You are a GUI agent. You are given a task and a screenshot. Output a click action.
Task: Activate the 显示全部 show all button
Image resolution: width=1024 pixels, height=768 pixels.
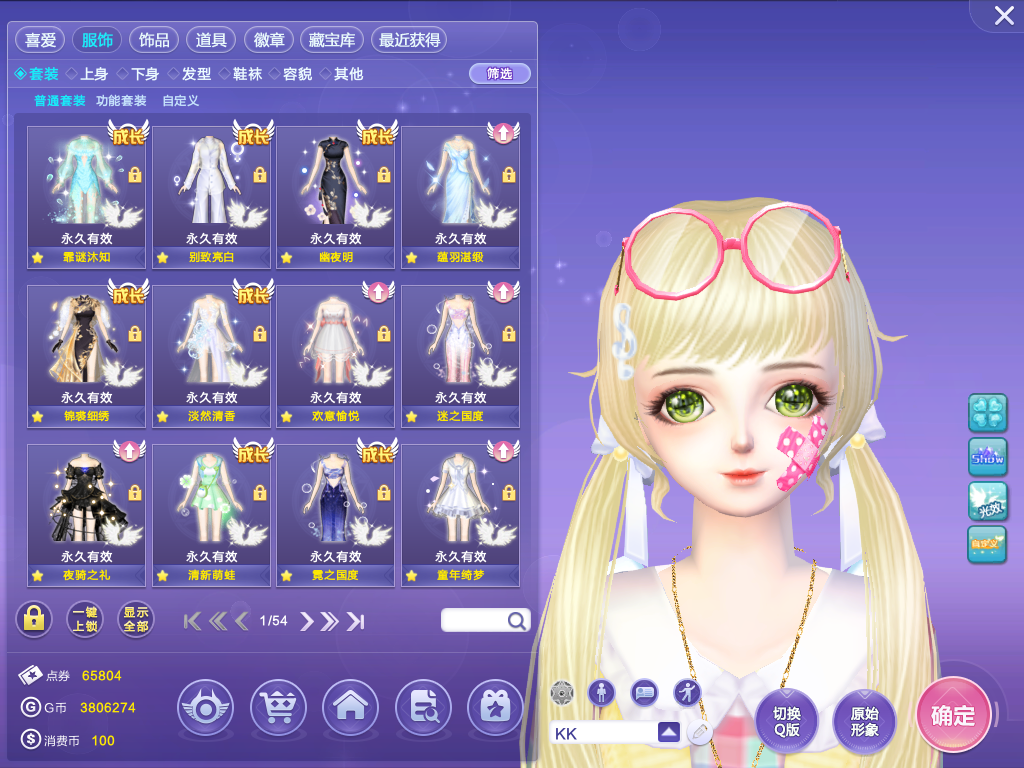(x=135, y=620)
